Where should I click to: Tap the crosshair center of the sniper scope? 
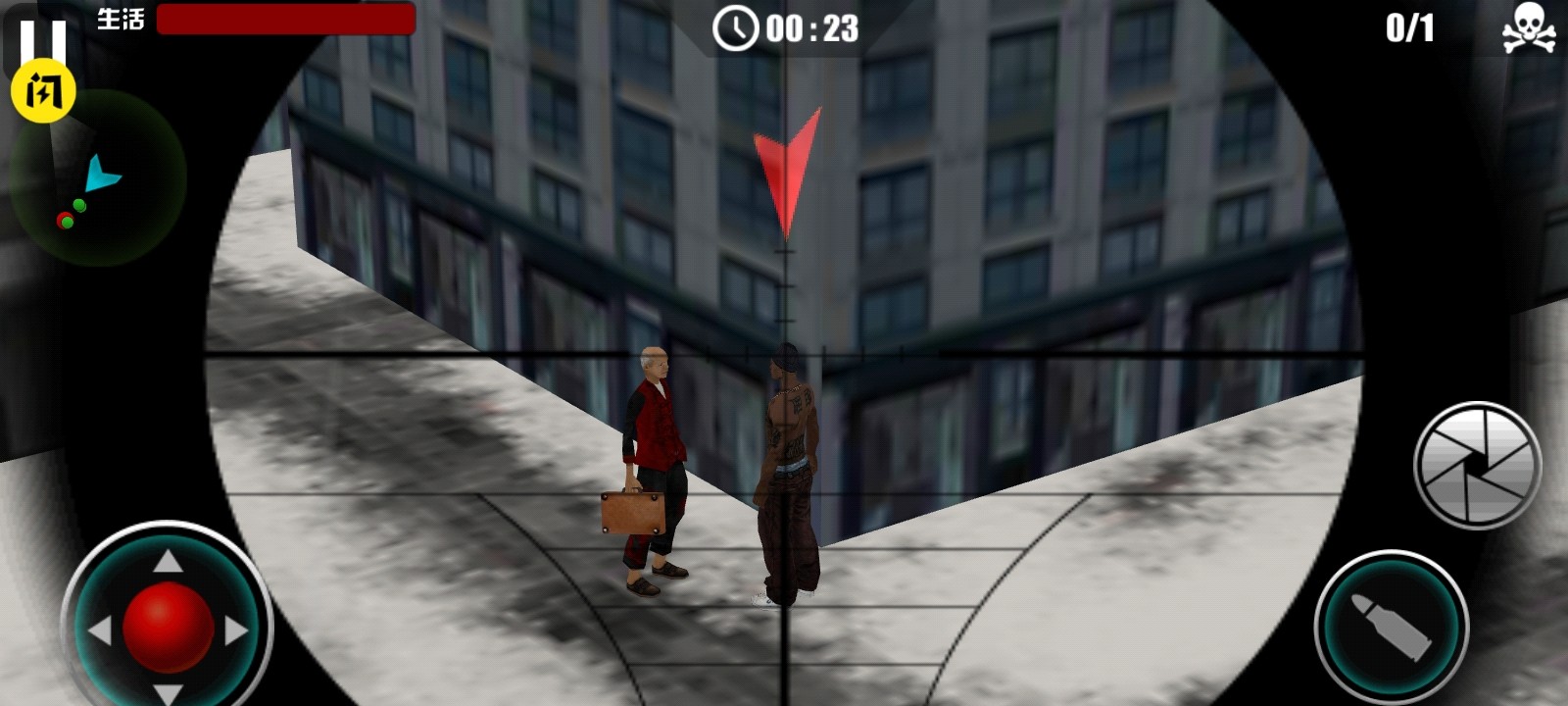[784, 353]
